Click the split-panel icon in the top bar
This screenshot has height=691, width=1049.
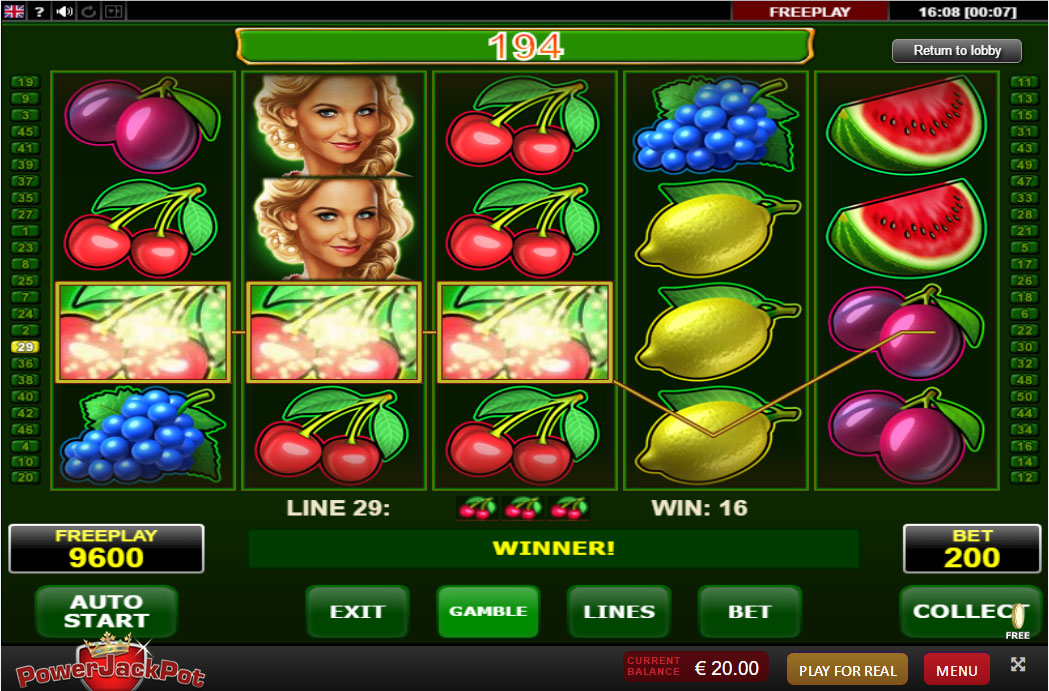pos(112,12)
